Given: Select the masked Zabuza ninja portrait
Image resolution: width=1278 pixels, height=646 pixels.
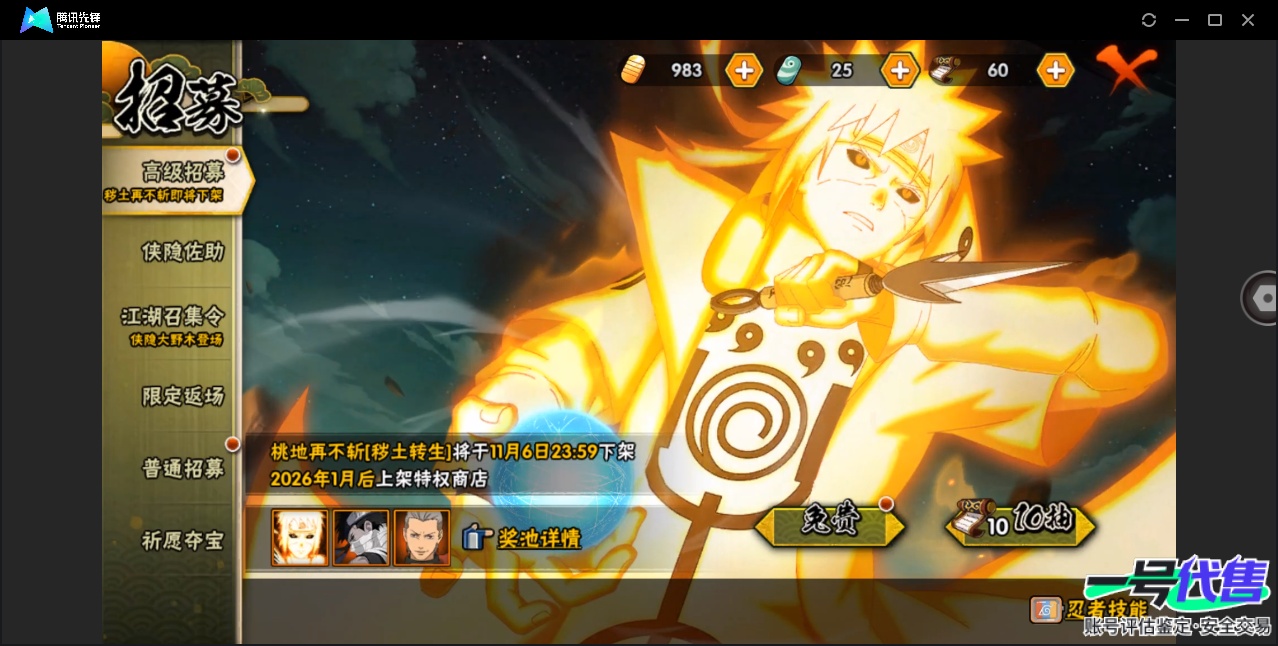Looking at the screenshot, I should (361, 538).
